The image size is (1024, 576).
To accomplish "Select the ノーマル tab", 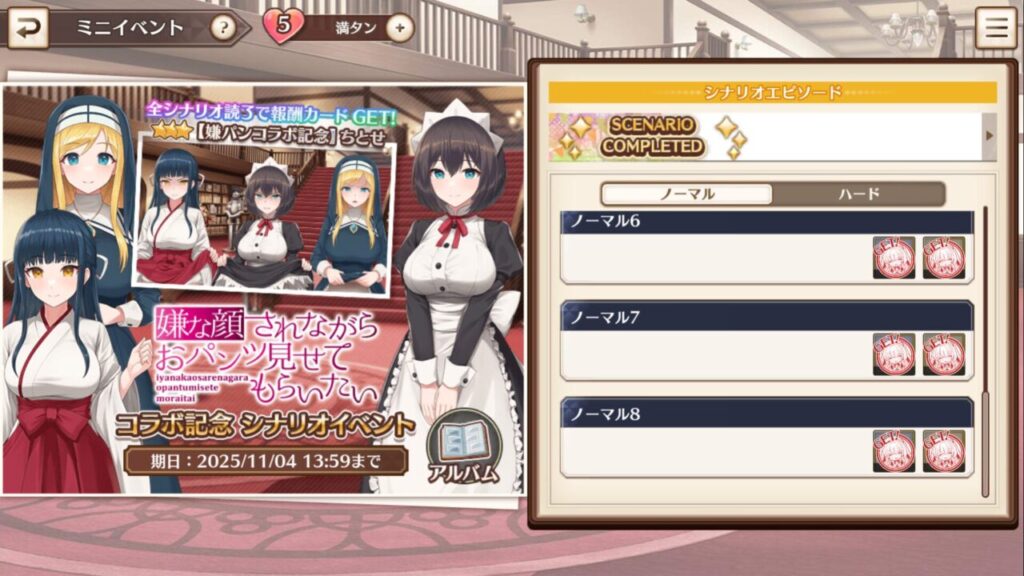I will point(686,194).
